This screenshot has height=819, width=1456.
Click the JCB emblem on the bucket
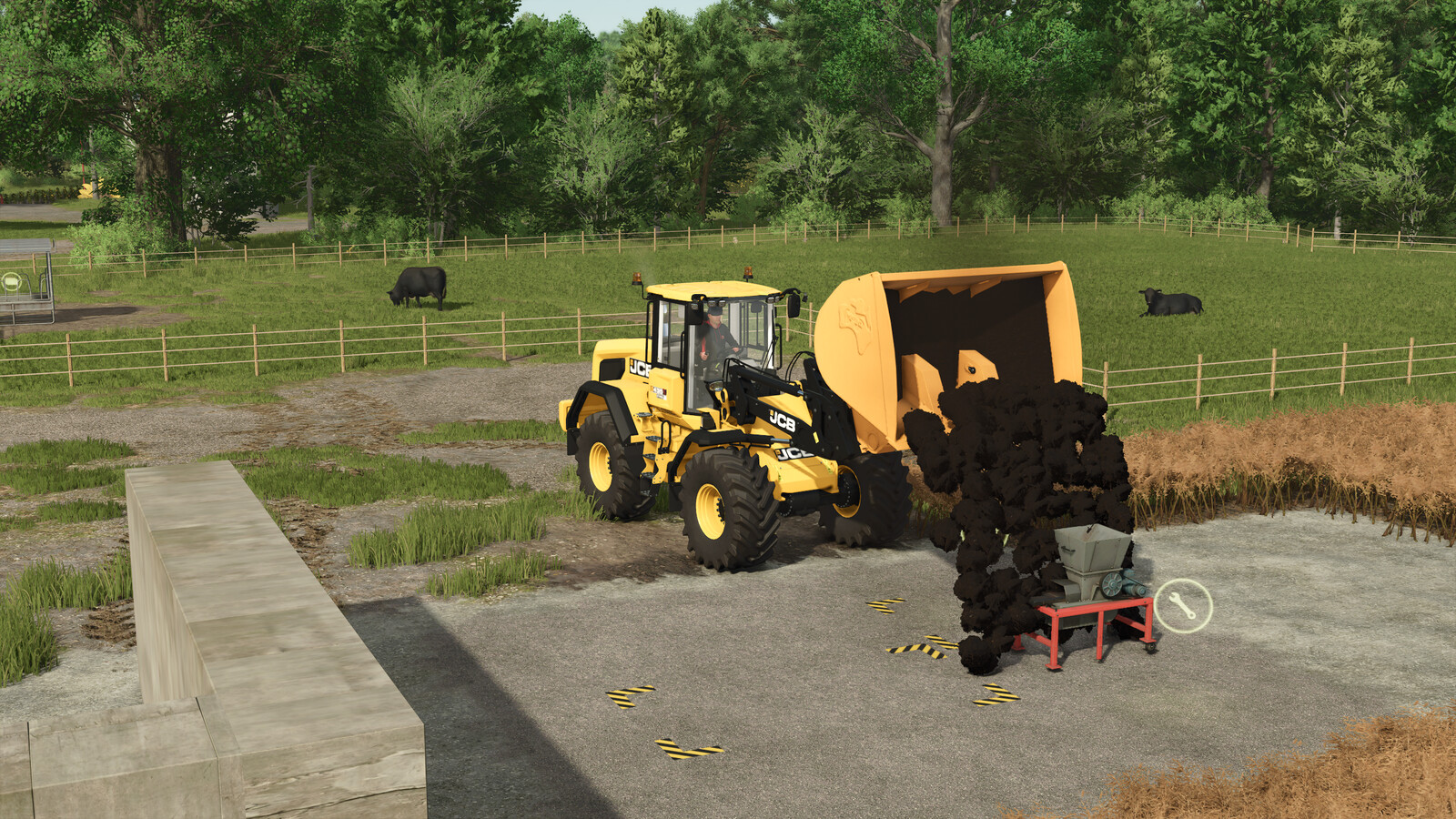point(854,320)
